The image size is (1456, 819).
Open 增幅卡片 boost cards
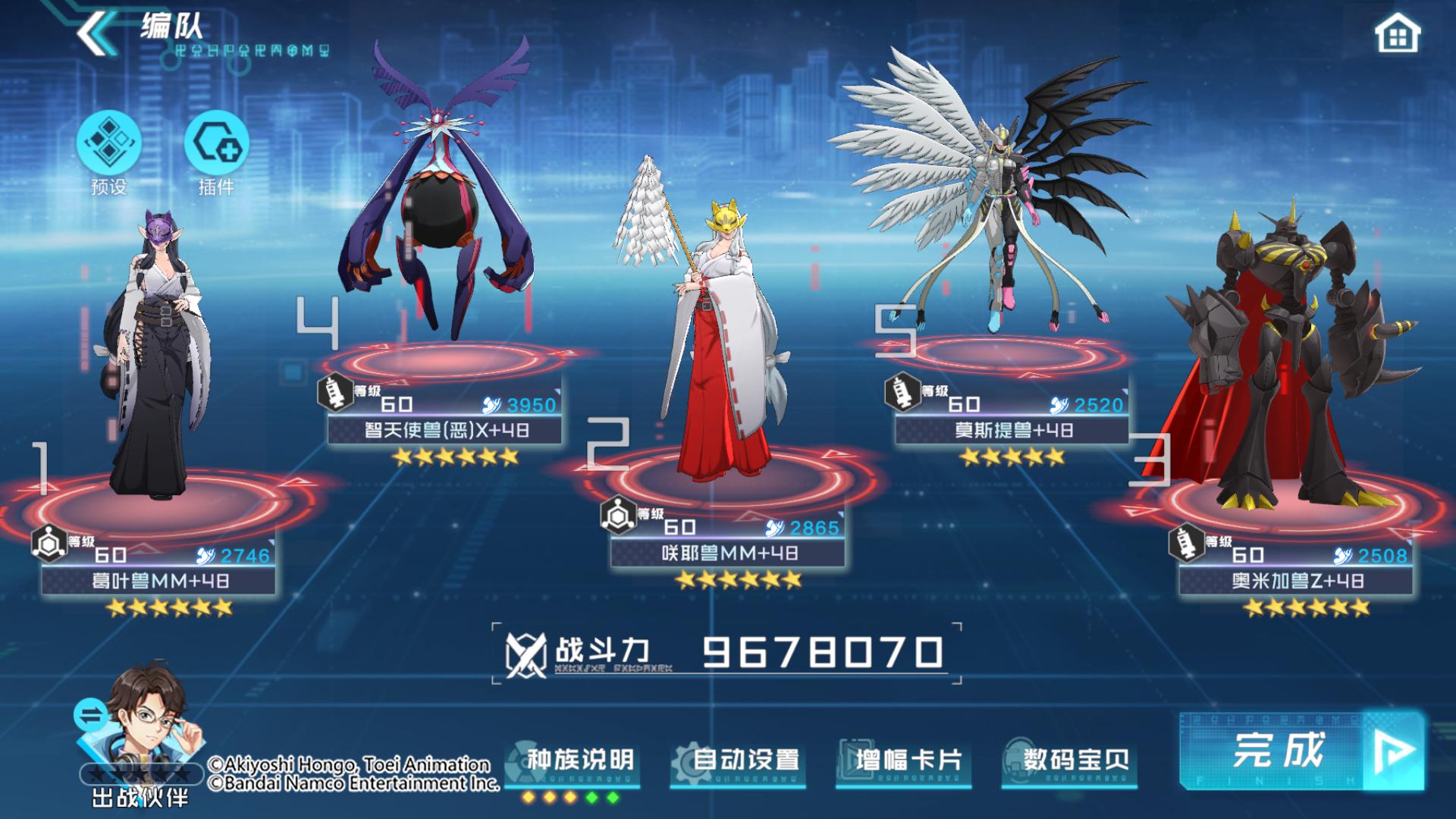909,760
